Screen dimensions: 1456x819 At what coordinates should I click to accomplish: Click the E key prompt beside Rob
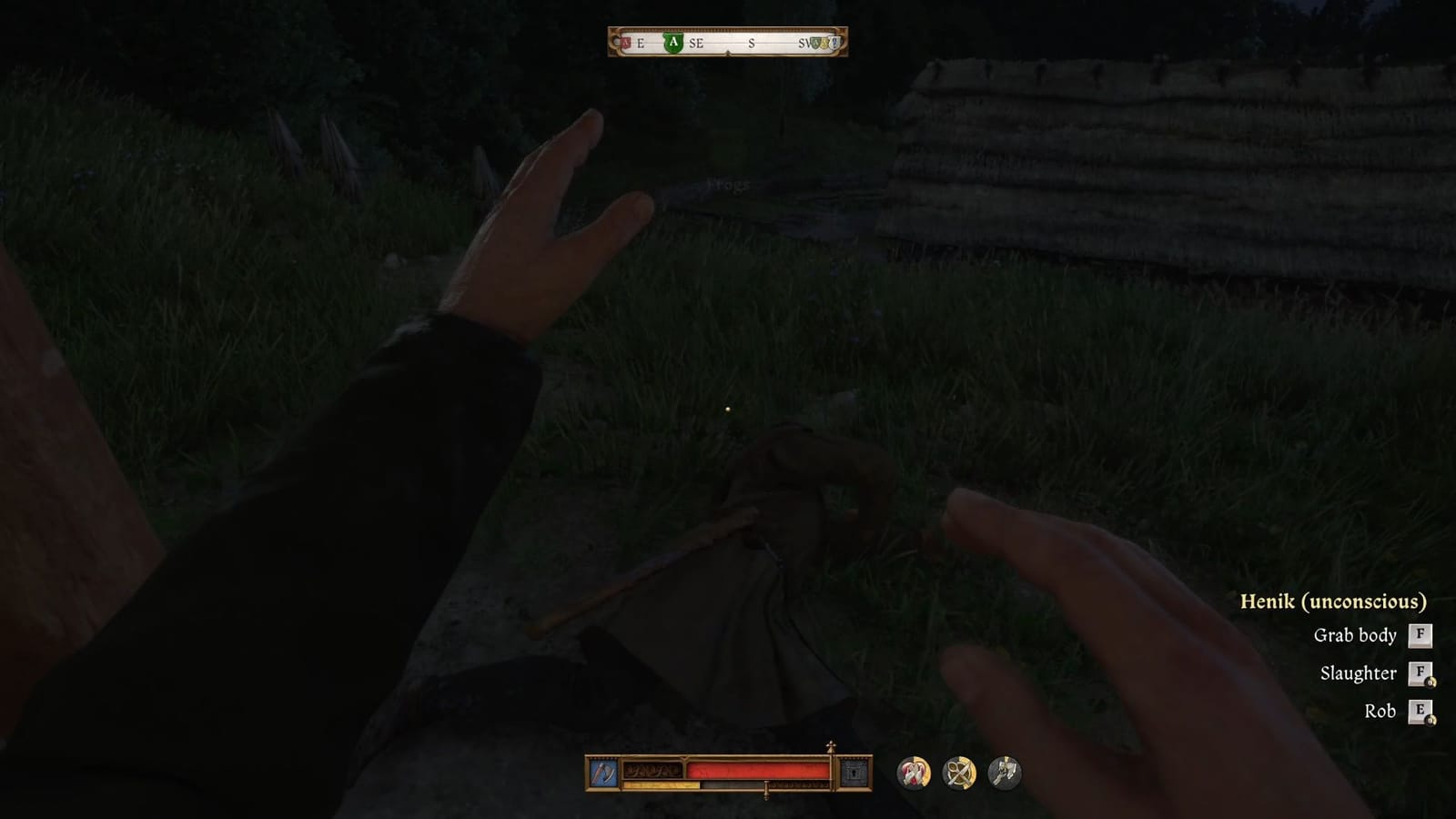tap(1419, 712)
